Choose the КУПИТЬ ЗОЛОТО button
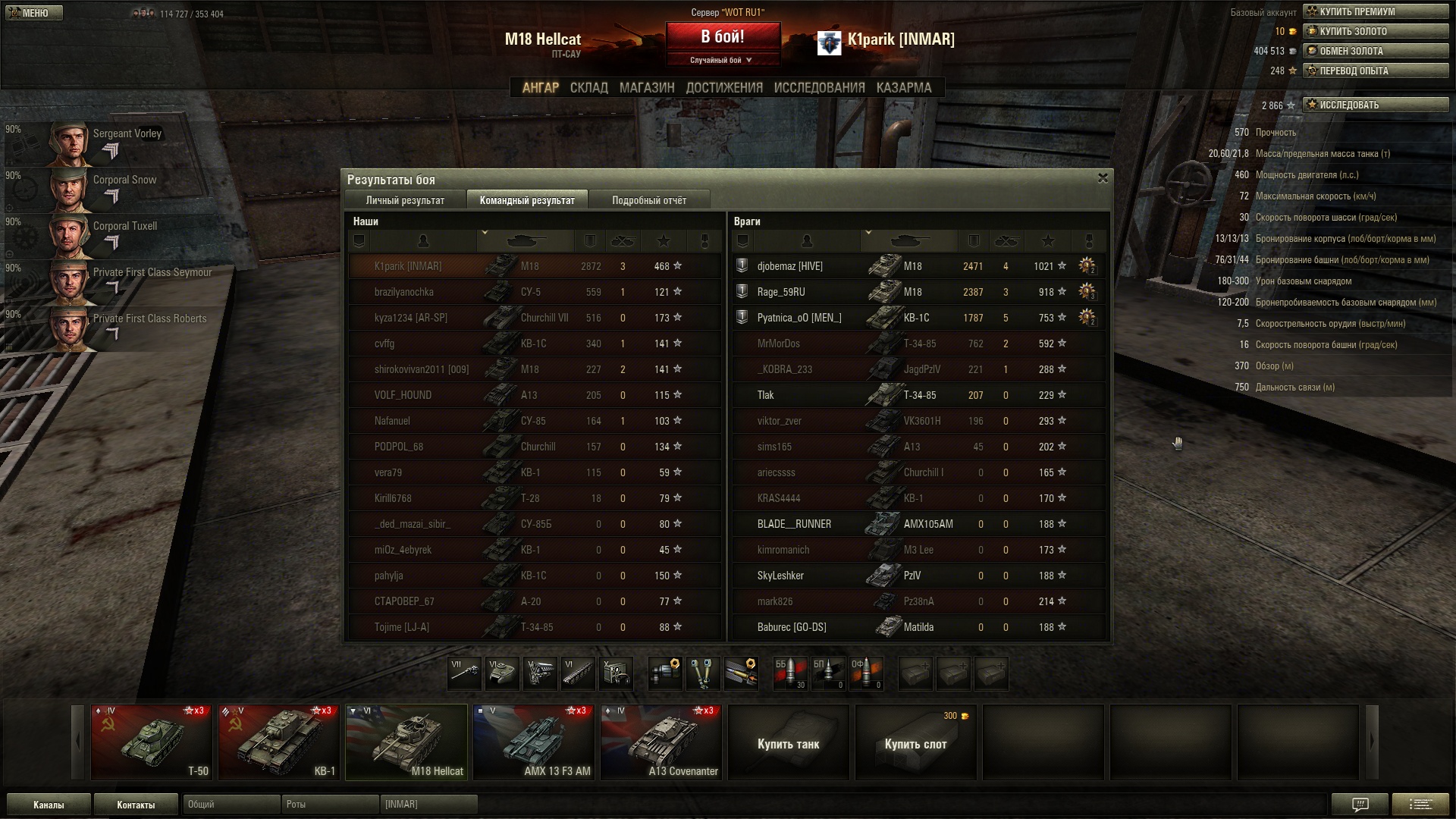1456x819 pixels. (x=1375, y=31)
